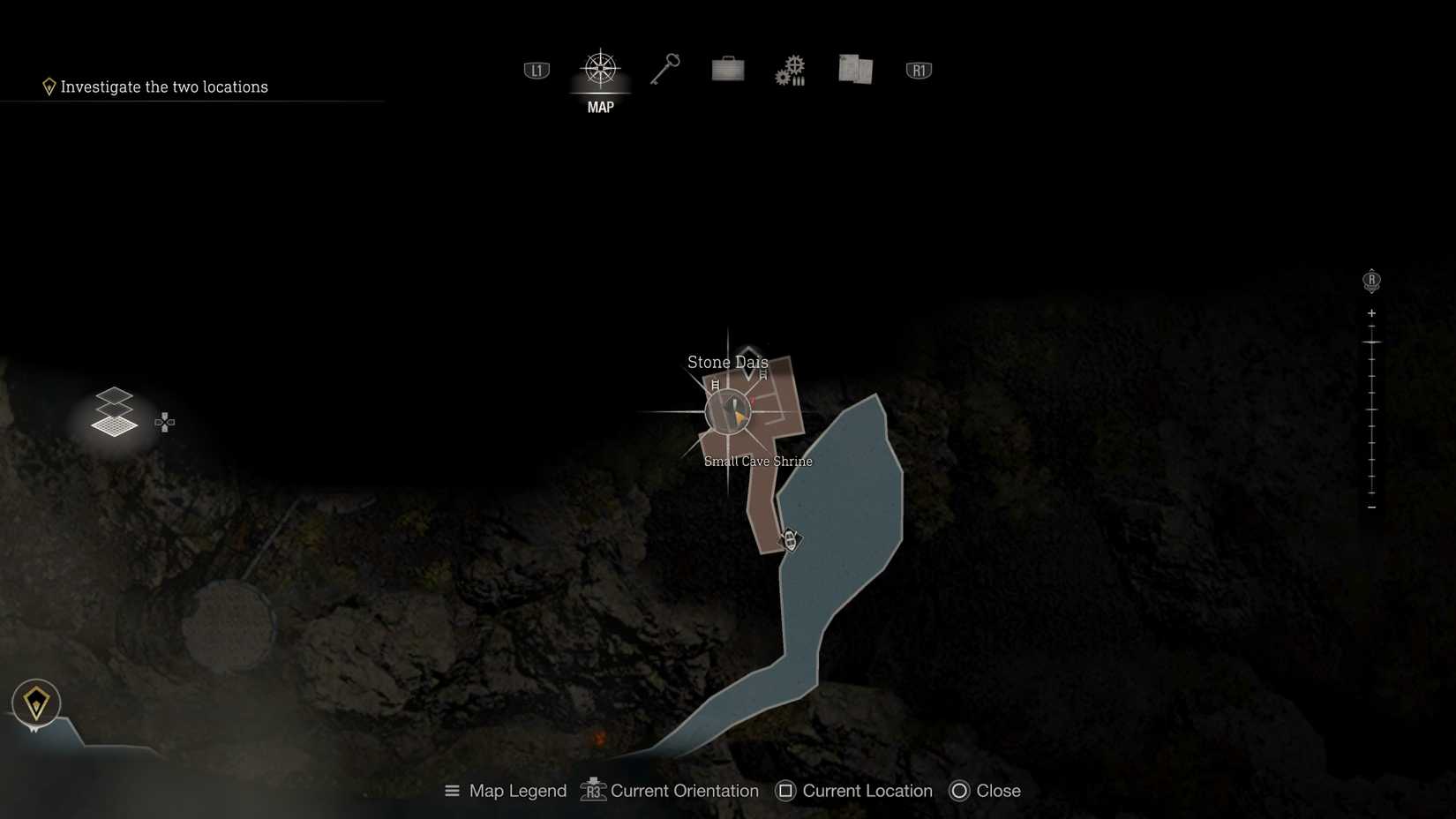
Task: Click the Investigate the two locations objective
Action: [164, 86]
